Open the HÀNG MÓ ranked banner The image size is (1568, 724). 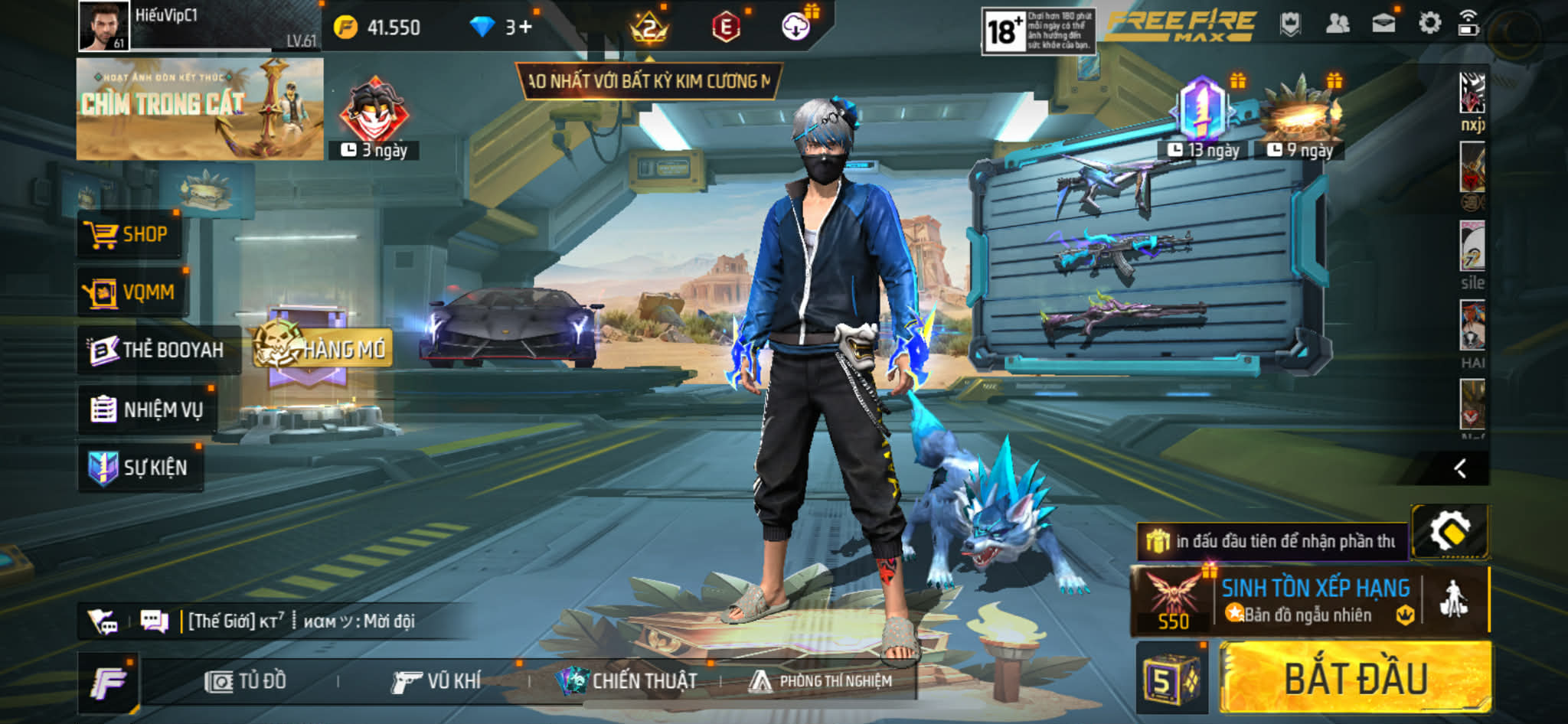tap(323, 349)
